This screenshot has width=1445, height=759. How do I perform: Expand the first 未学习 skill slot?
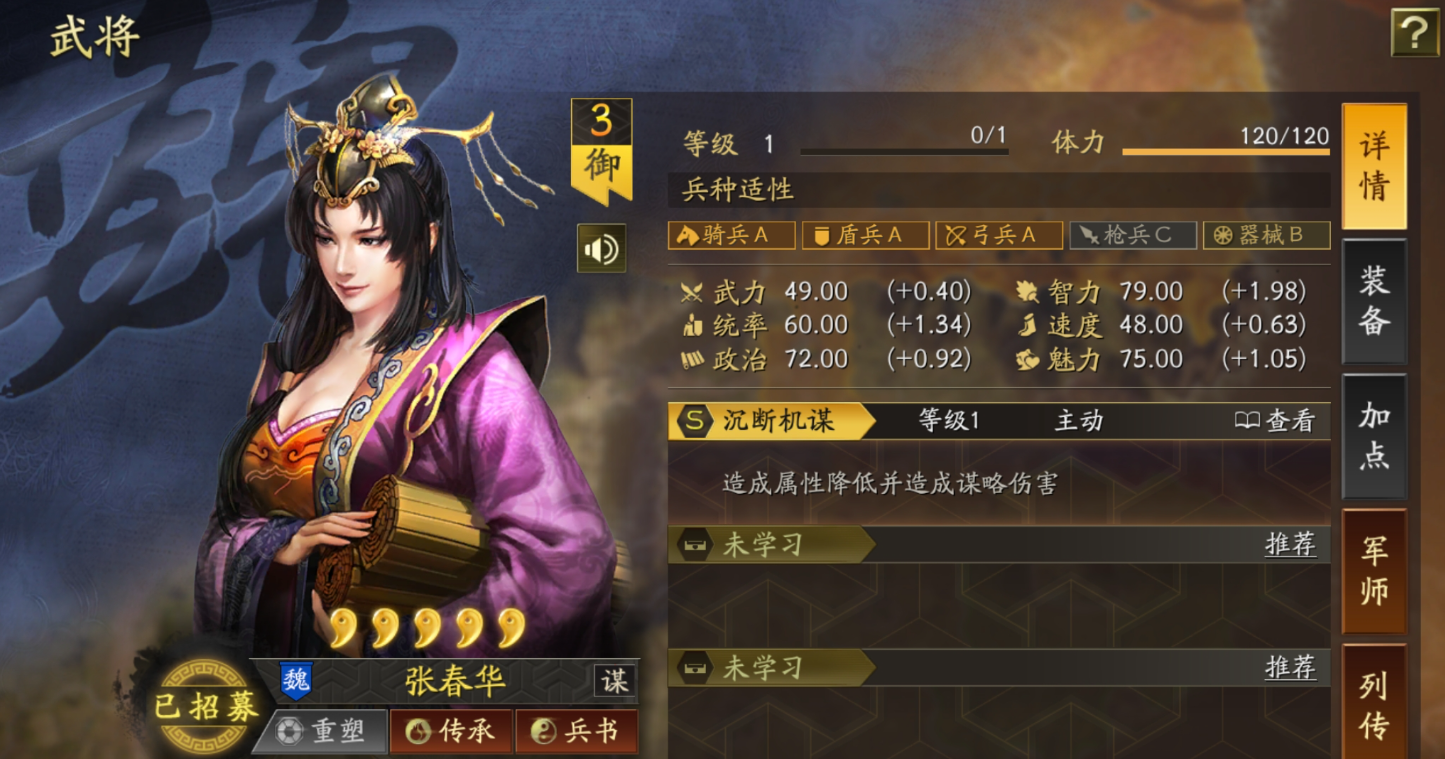point(770,546)
